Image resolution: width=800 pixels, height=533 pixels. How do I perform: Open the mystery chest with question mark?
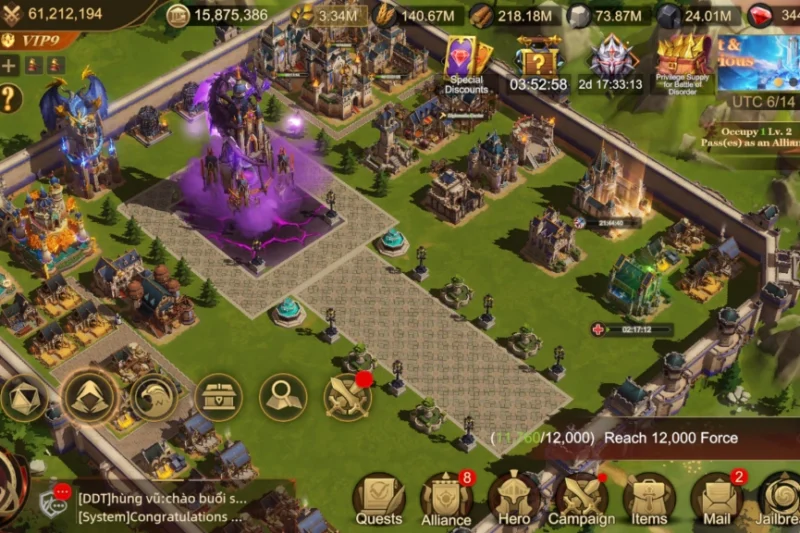539,62
